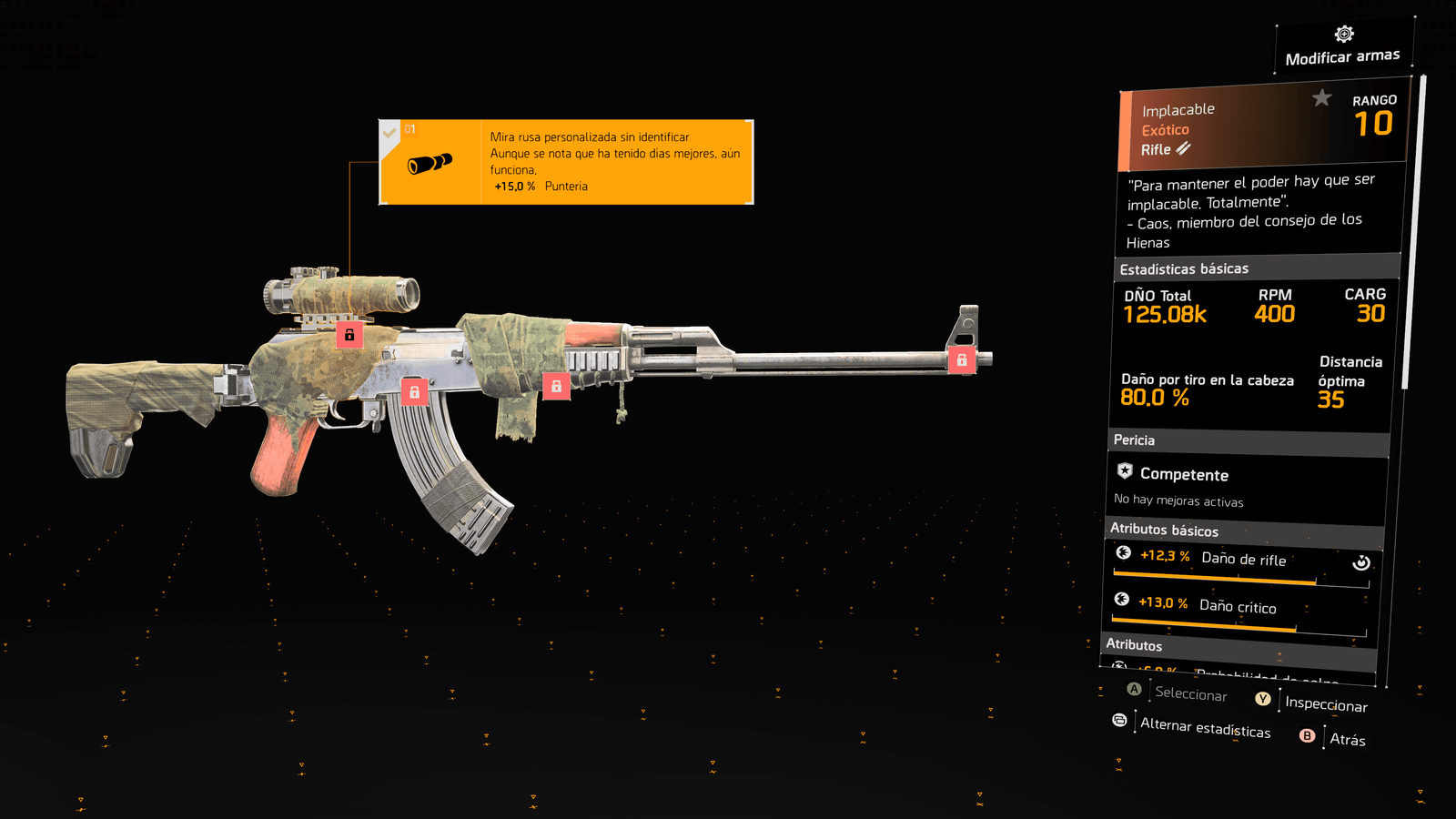The width and height of the screenshot is (1456, 819).
Task: Select the locked magazine mod slot
Action: (414, 392)
